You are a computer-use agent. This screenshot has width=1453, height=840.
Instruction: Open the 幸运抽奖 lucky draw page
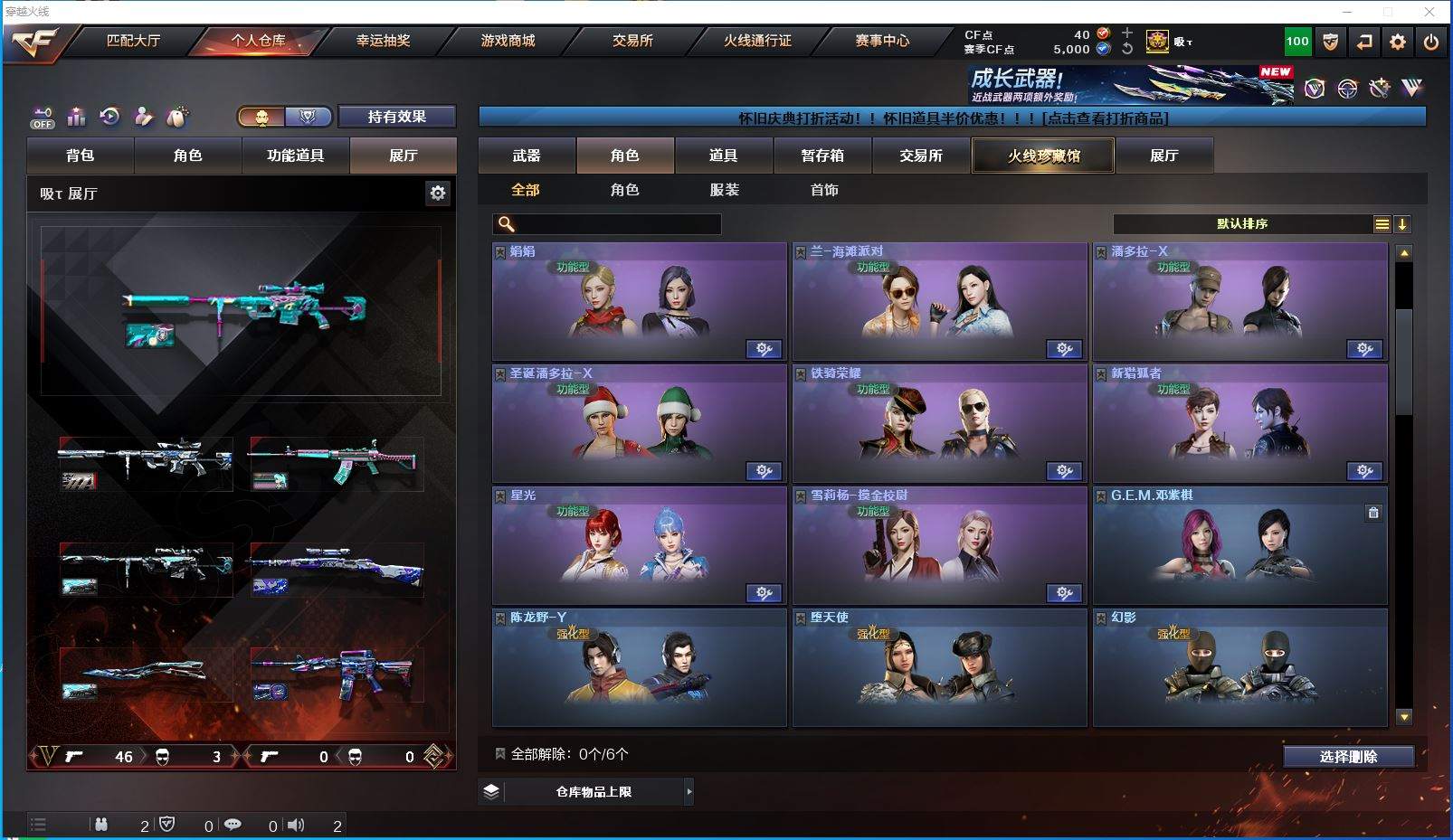point(383,41)
